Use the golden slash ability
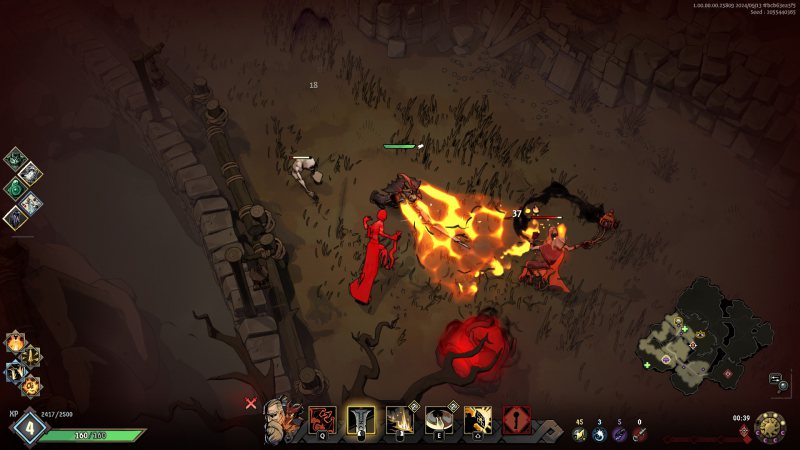This screenshot has height=450, width=800. (400, 420)
